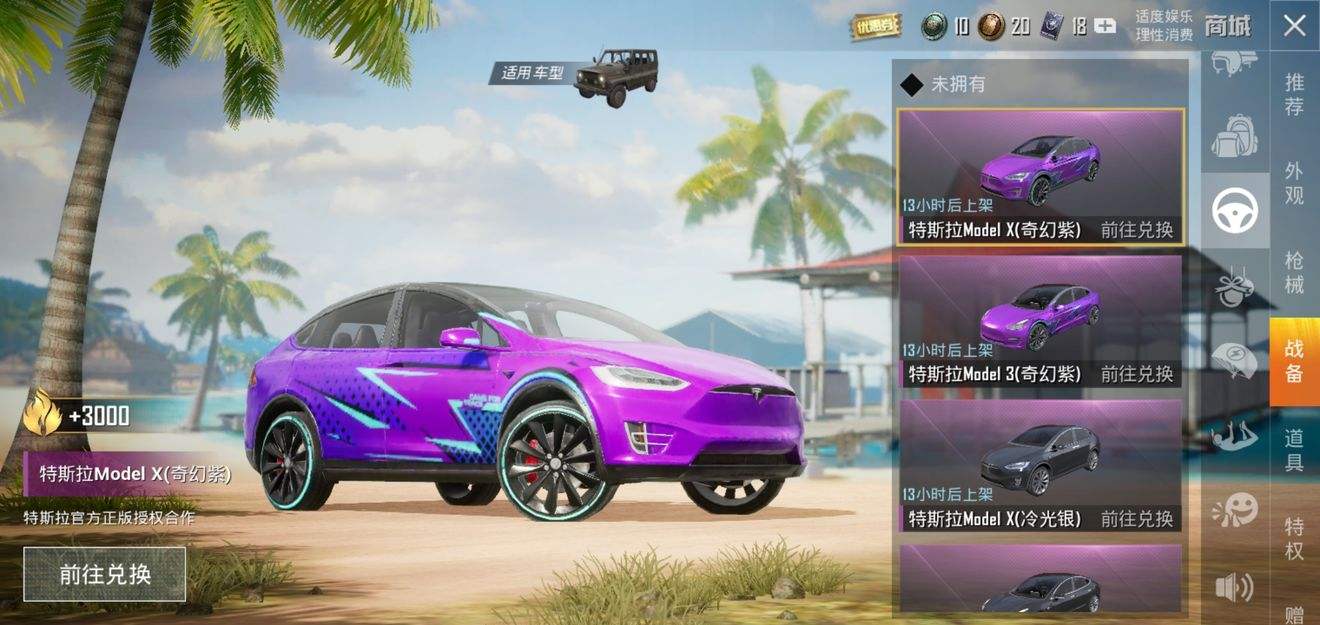Switch to the 推荐 tab
Viewport: 1320px width, 625px height.
pos(1294,95)
